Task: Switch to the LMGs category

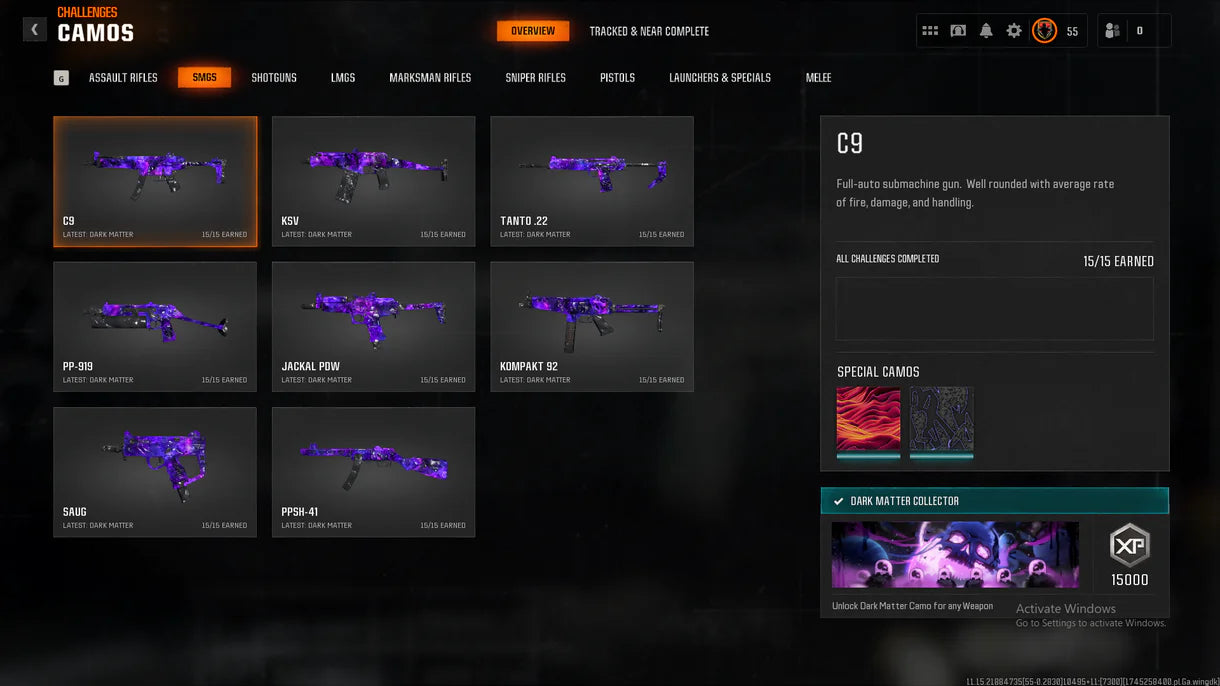Action: pos(343,78)
